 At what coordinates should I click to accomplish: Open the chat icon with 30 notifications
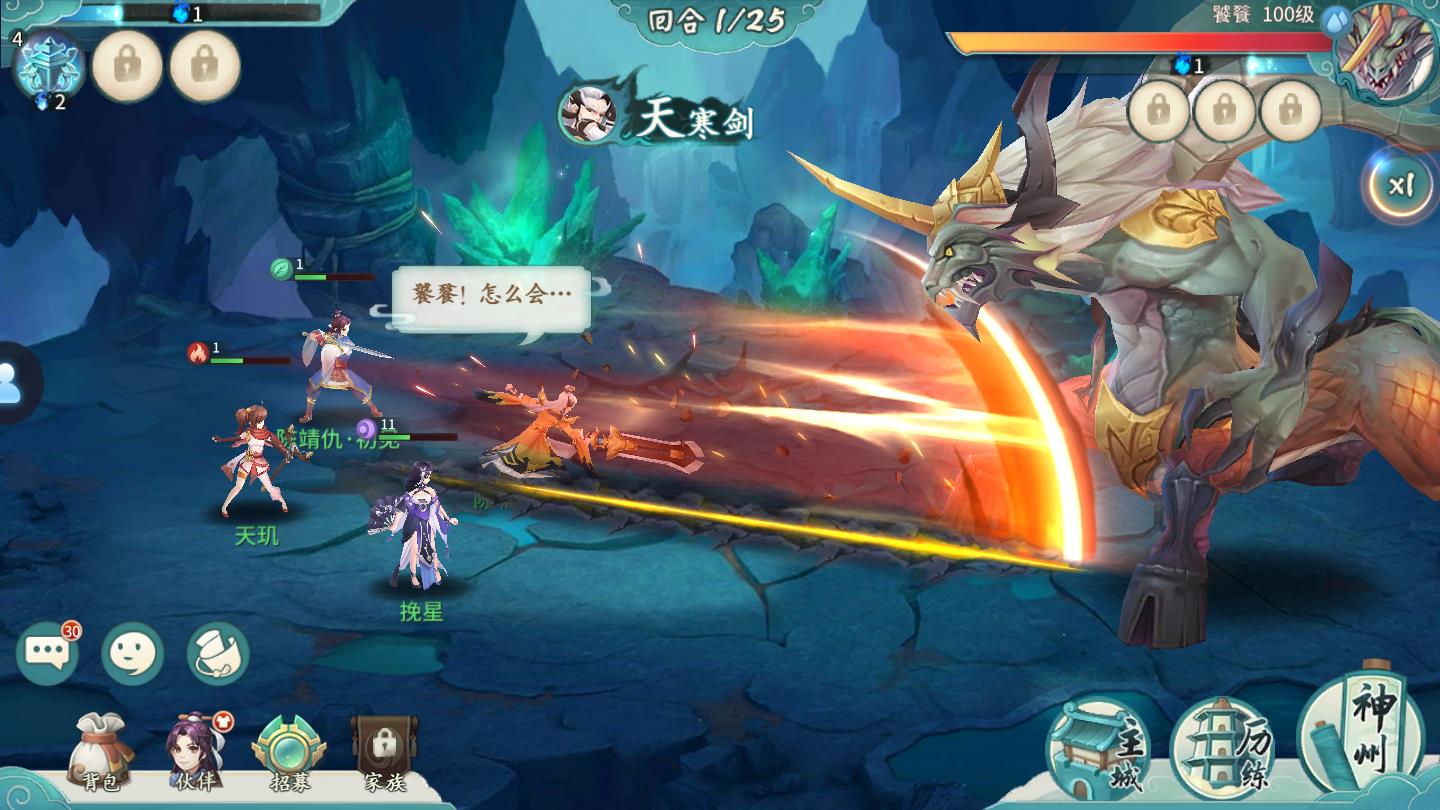tap(48, 650)
